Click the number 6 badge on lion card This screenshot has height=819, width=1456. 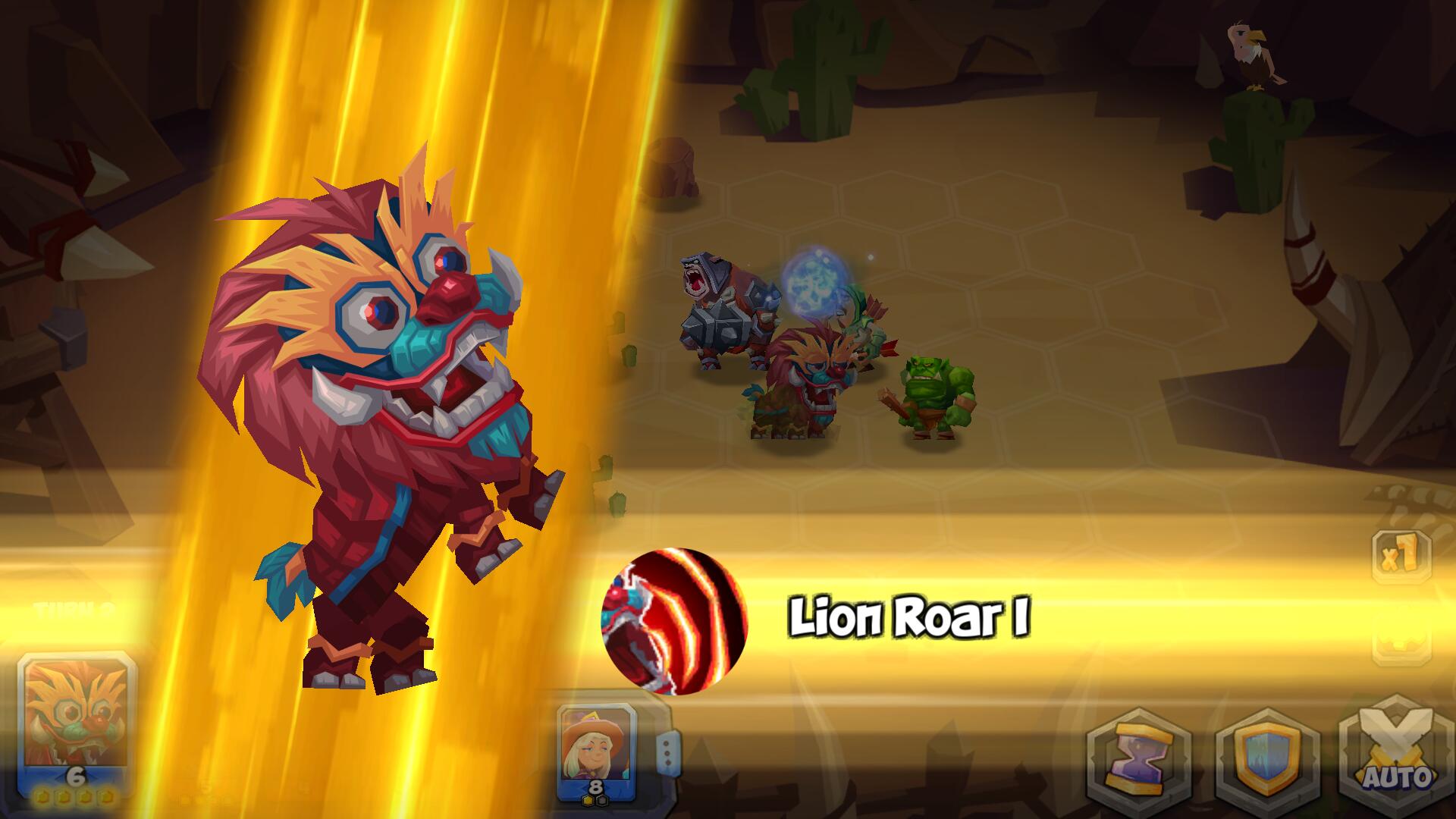pyautogui.click(x=76, y=774)
